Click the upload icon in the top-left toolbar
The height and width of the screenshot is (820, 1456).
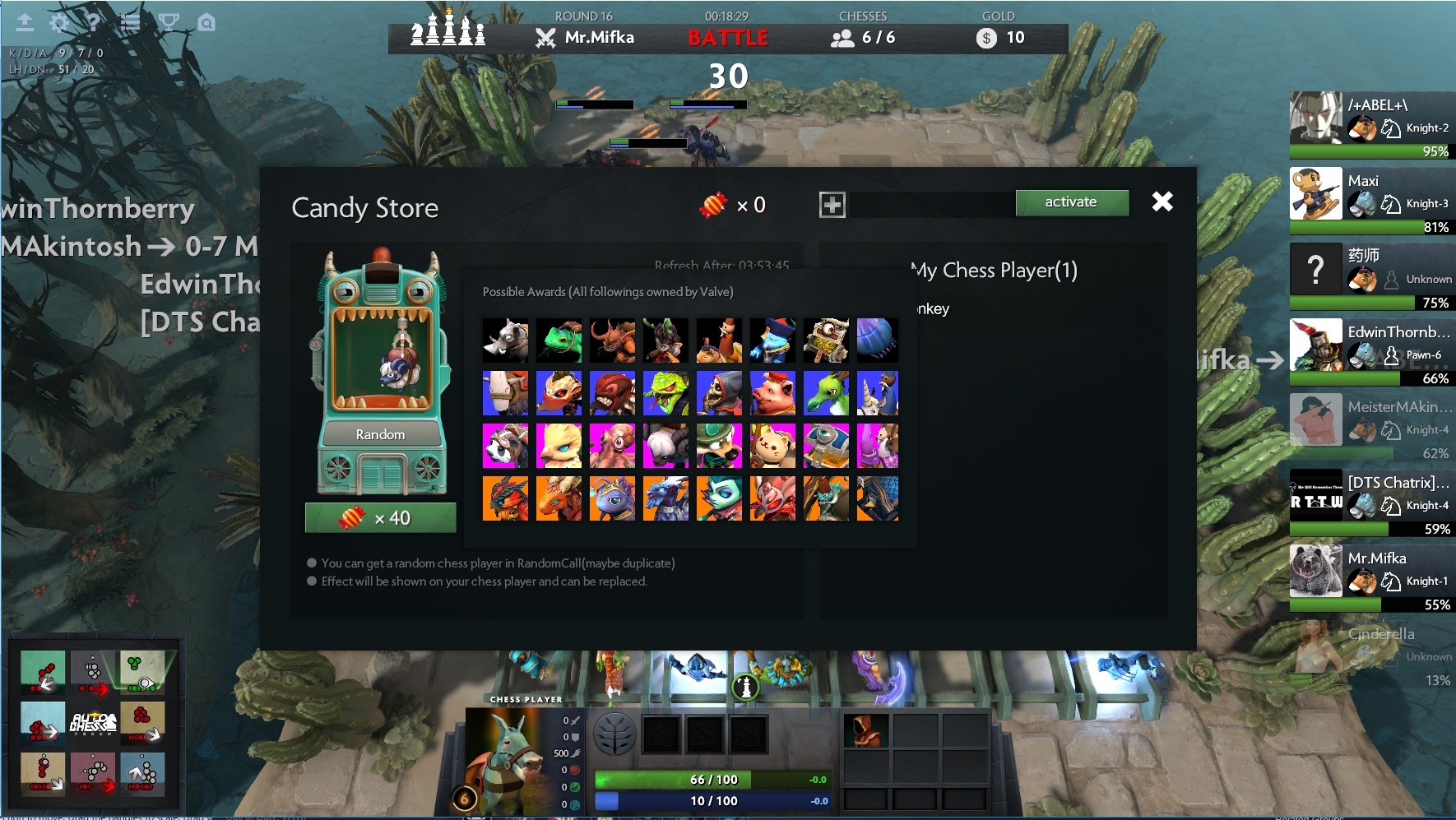pos(25,23)
